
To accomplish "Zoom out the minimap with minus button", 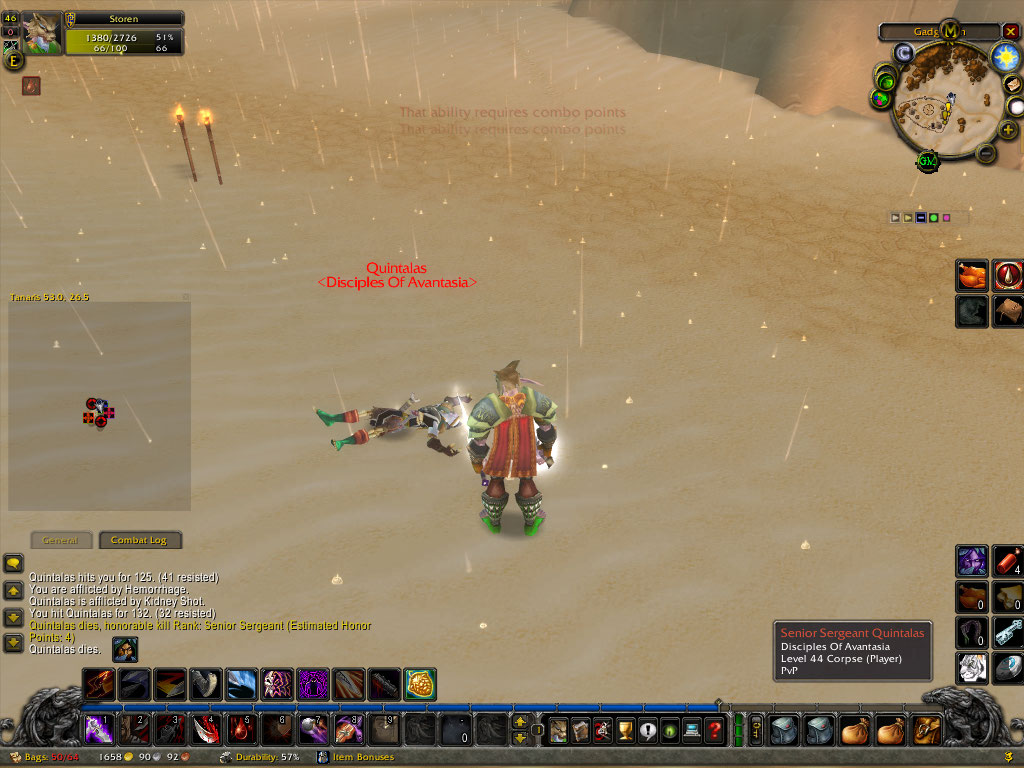I will [984, 154].
